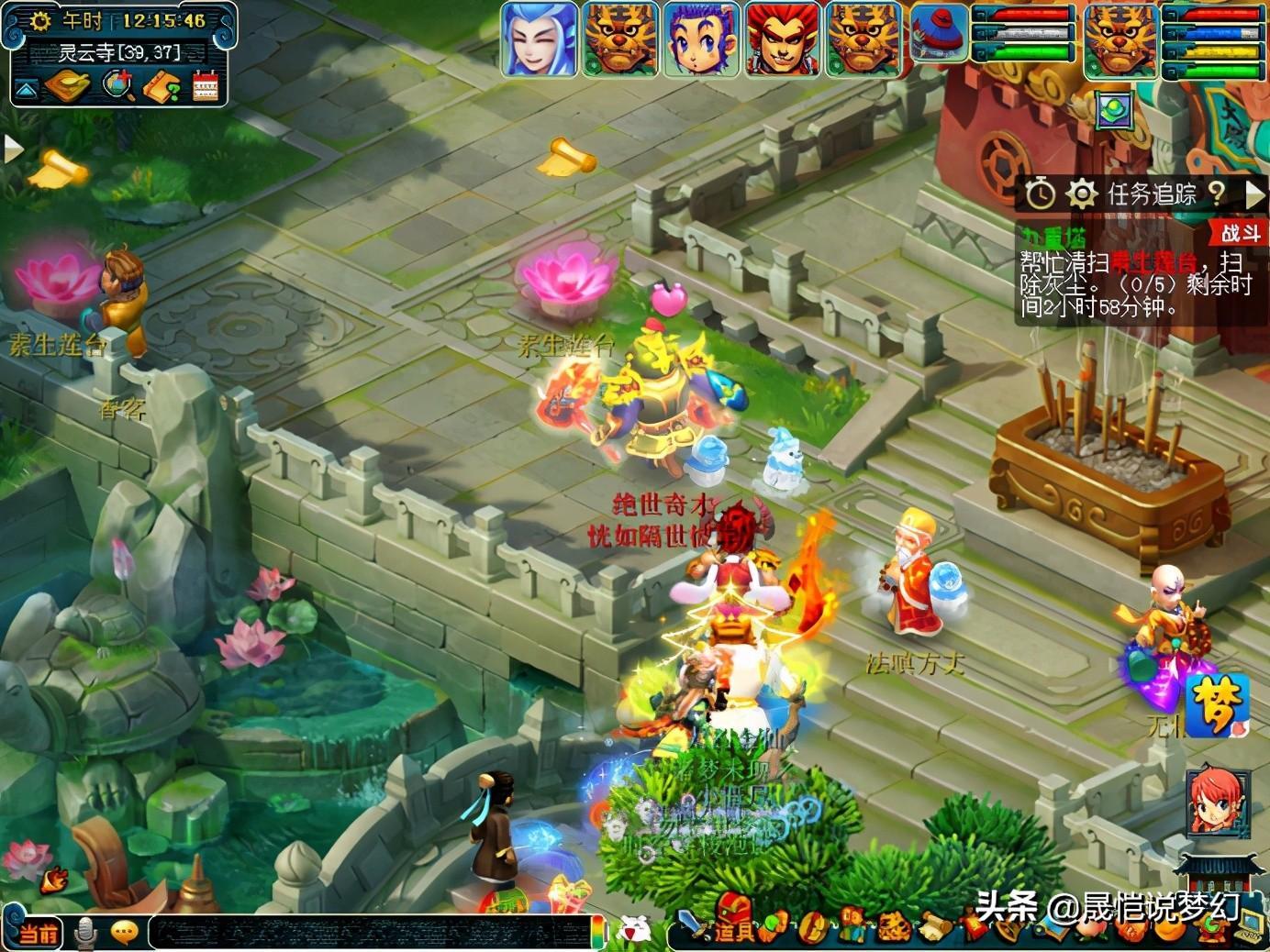The height and width of the screenshot is (952, 1270).
Task: Switch chat channel with 当前 button
Action: click(38, 934)
